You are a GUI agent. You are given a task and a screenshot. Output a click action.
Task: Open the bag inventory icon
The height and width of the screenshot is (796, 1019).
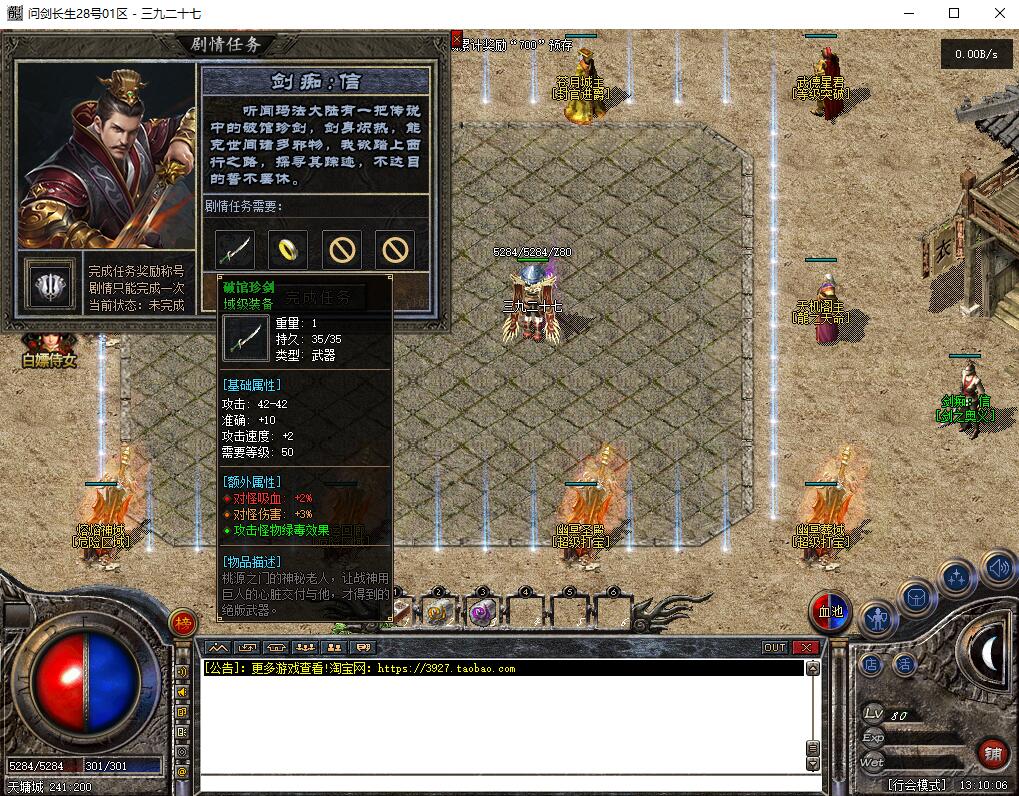click(x=917, y=598)
